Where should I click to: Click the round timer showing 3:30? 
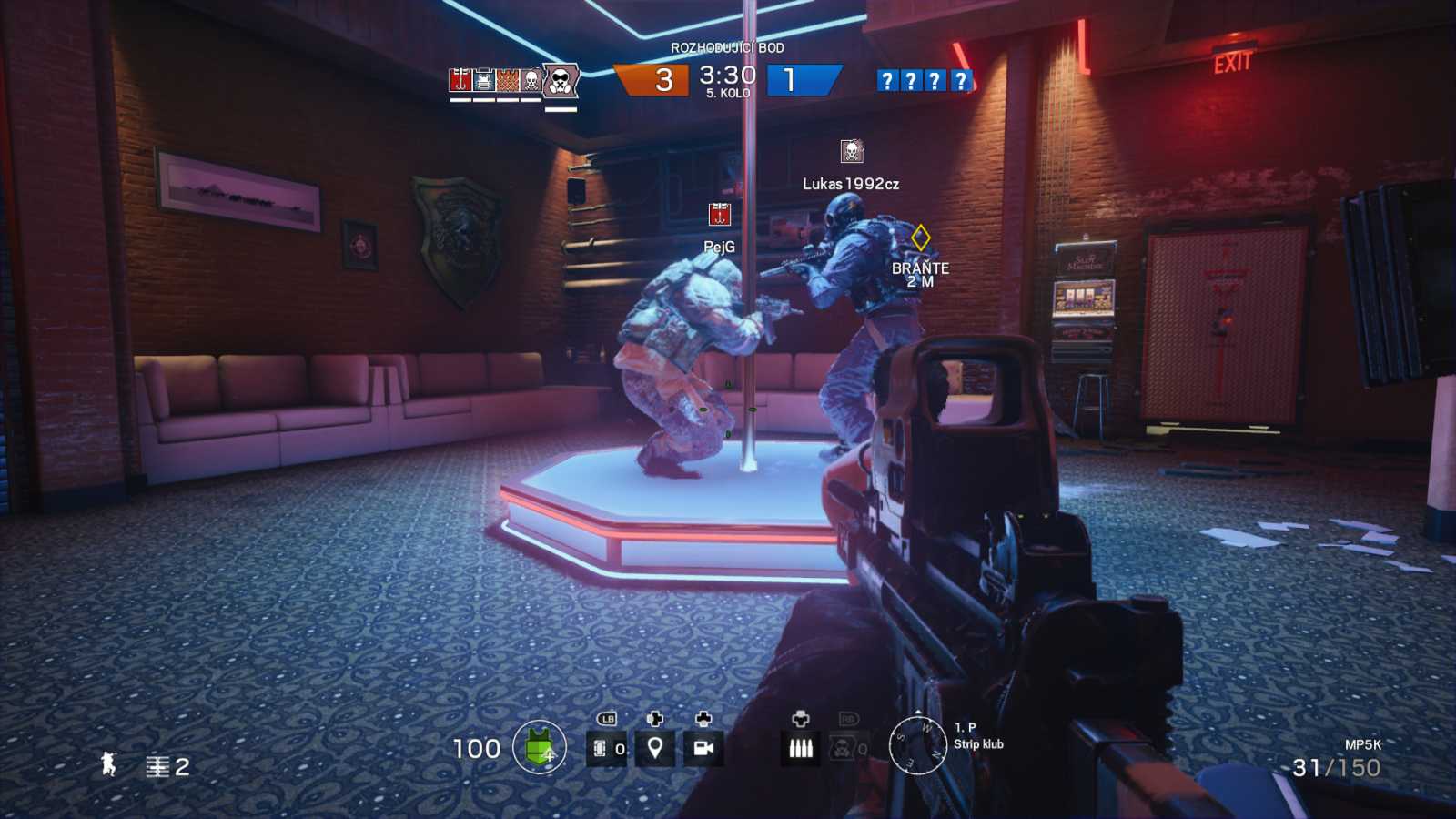[x=728, y=77]
